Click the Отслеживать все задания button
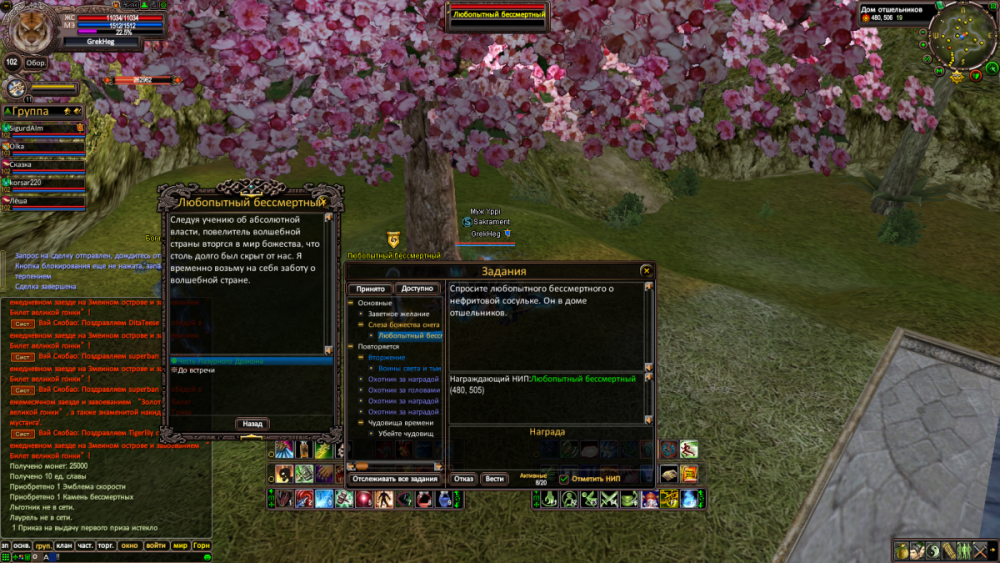 (x=395, y=479)
